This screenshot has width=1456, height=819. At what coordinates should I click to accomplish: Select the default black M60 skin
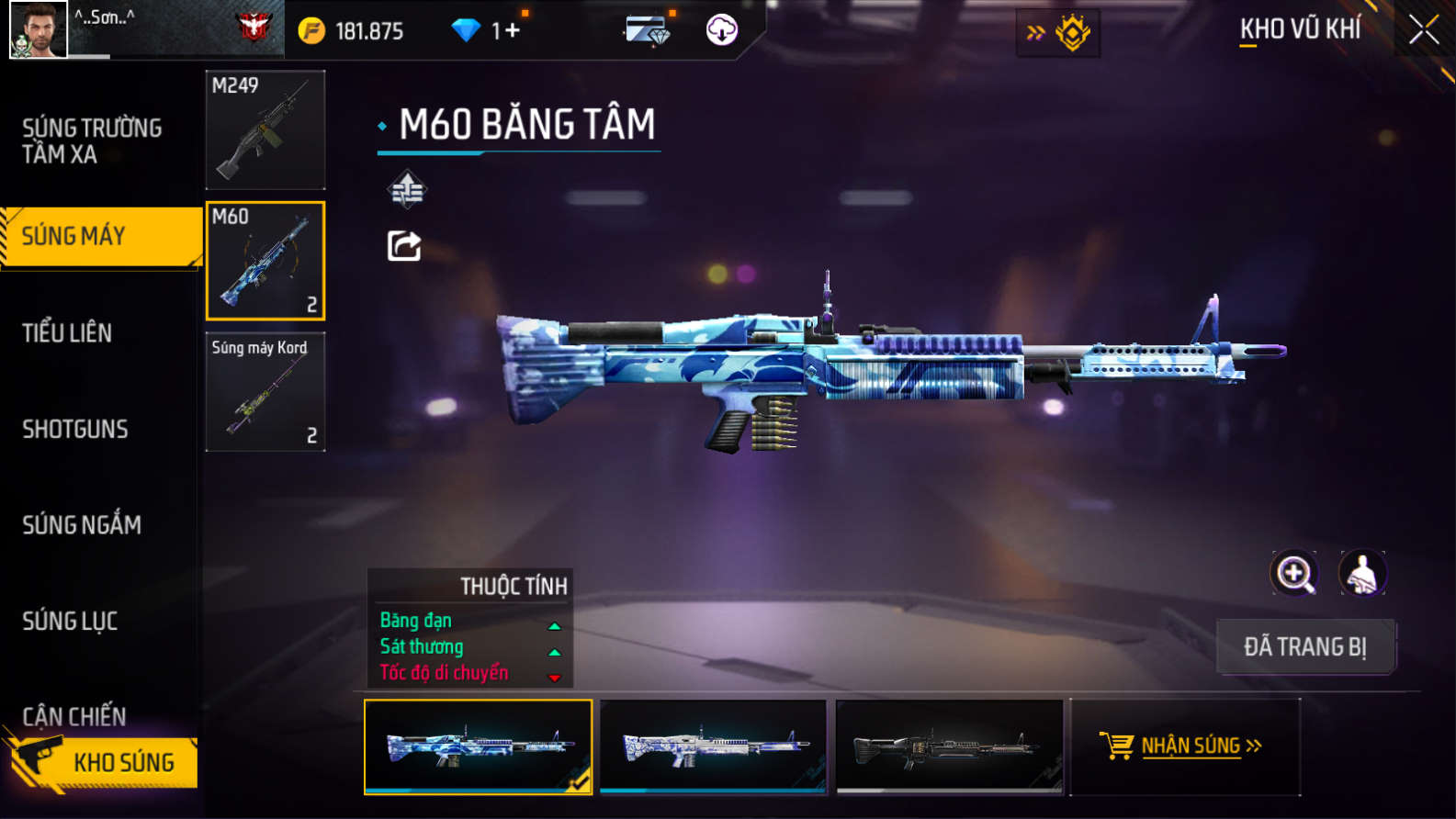click(949, 746)
